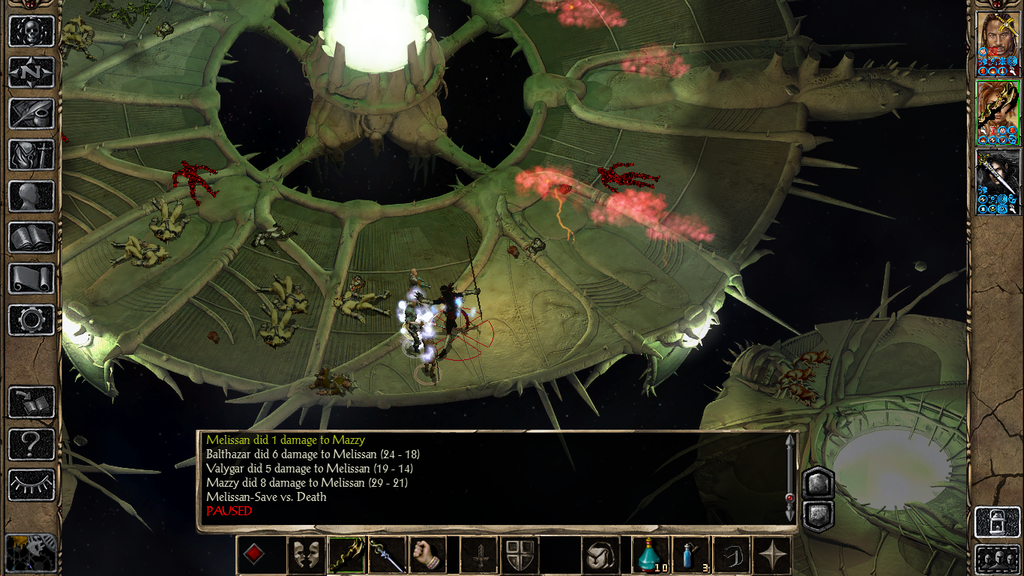
Task: Open the area map with the compass button
Action: 31,72
